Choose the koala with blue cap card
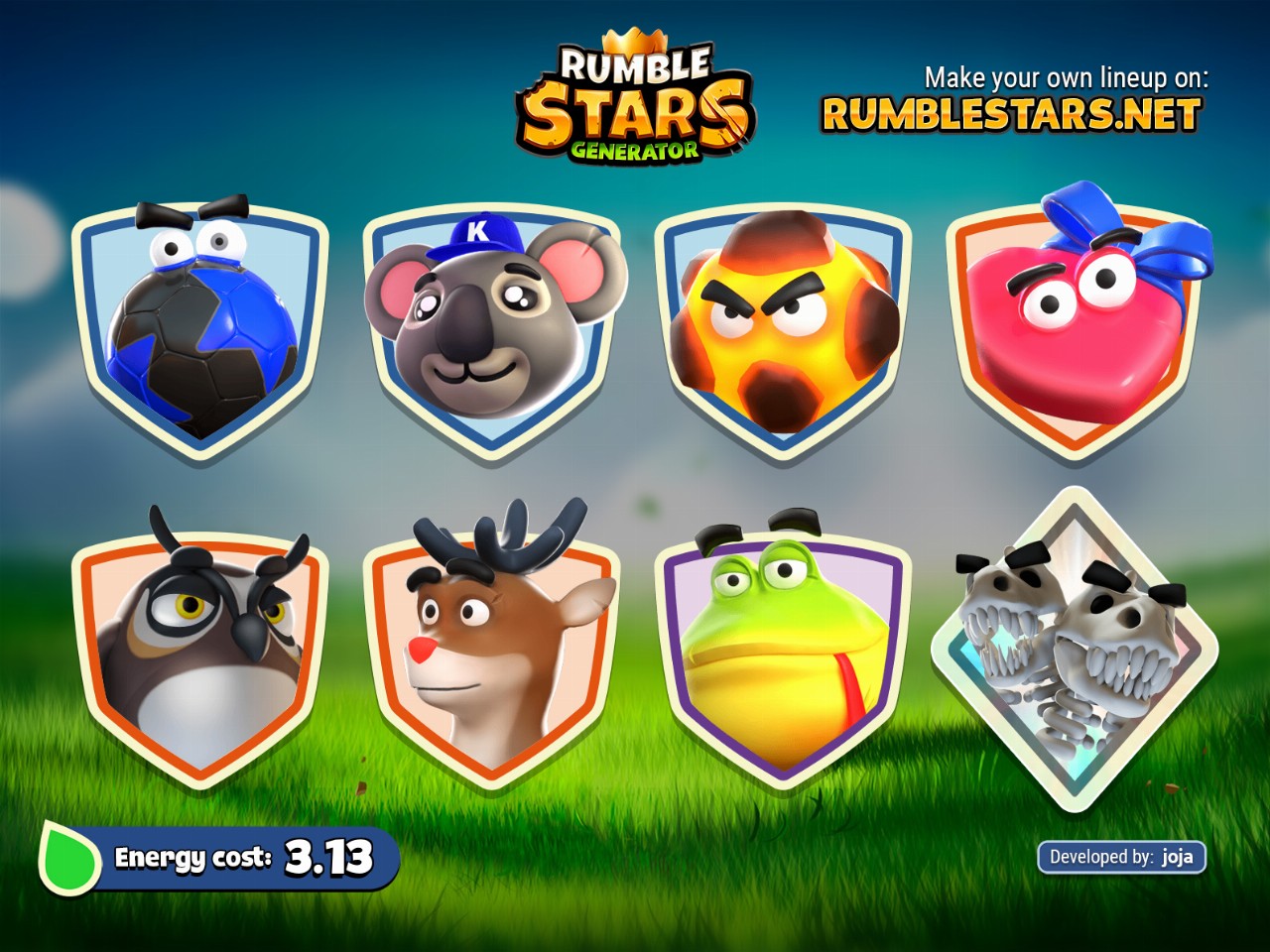This screenshot has width=1270, height=952. click(491, 332)
